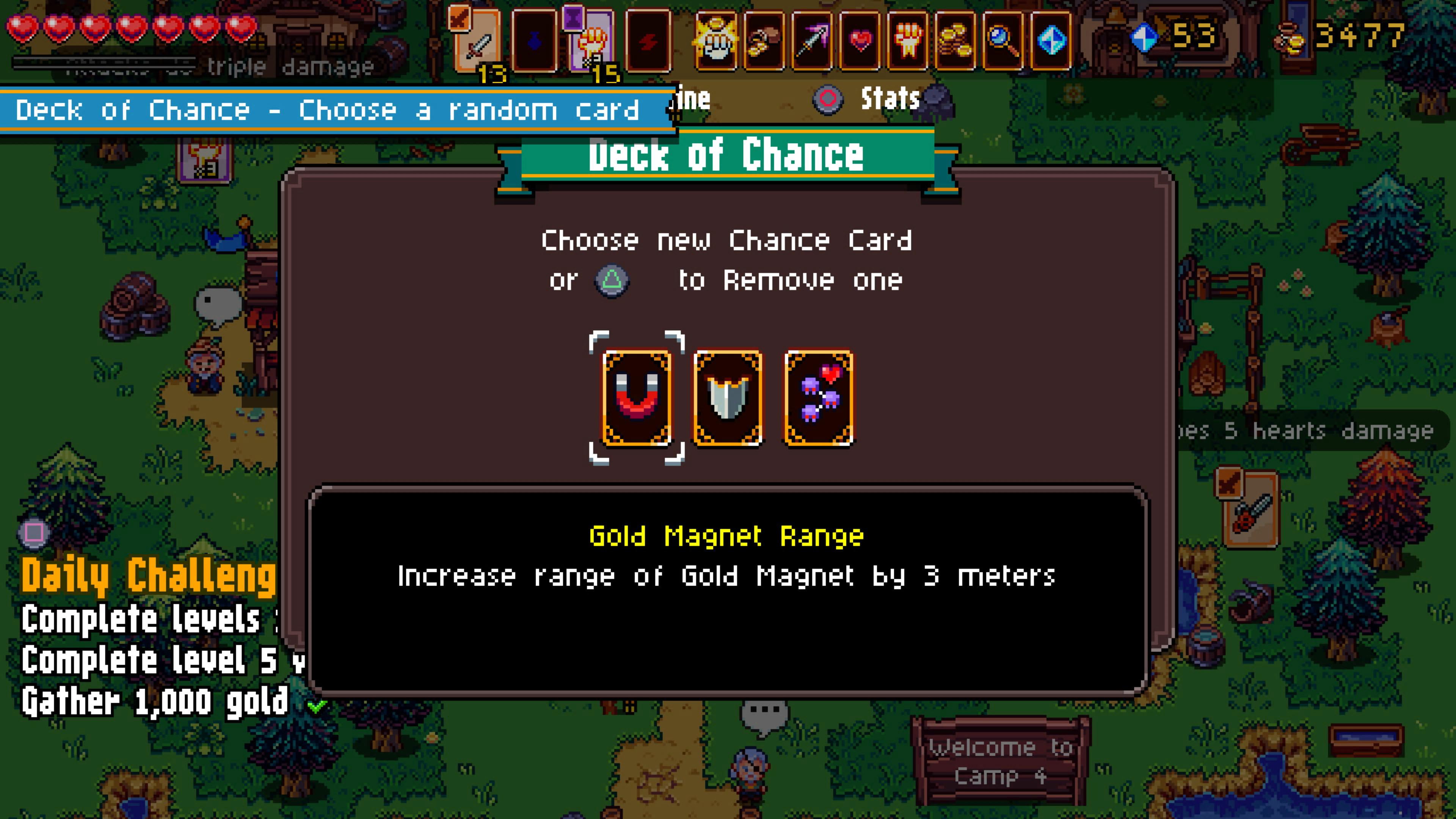Click the gold coin stack card
The width and height of the screenshot is (1456, 819).
(956, 41)
